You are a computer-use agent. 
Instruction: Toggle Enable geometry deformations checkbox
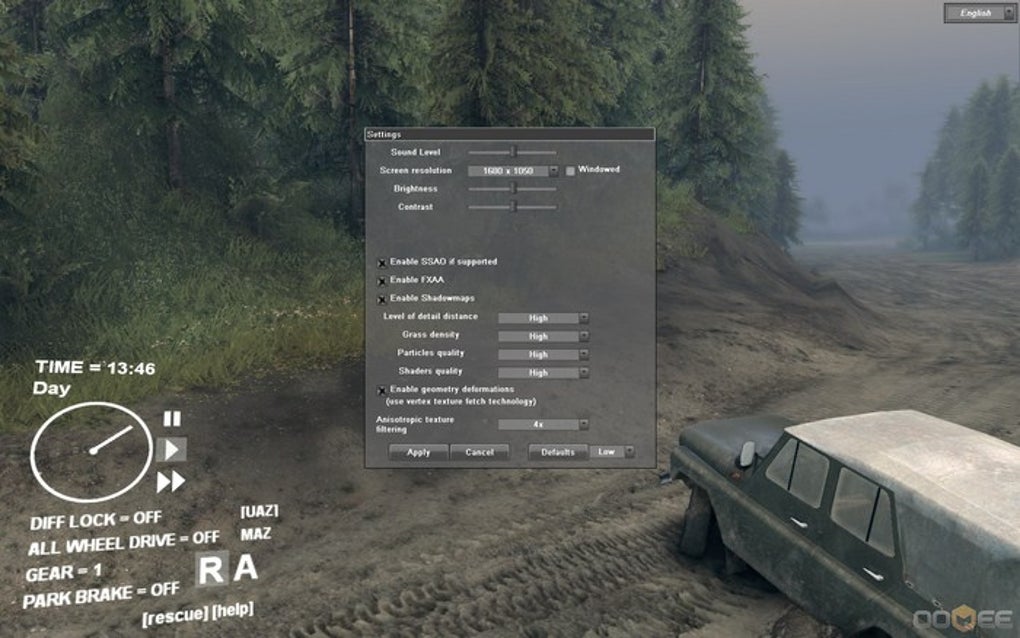382,390
